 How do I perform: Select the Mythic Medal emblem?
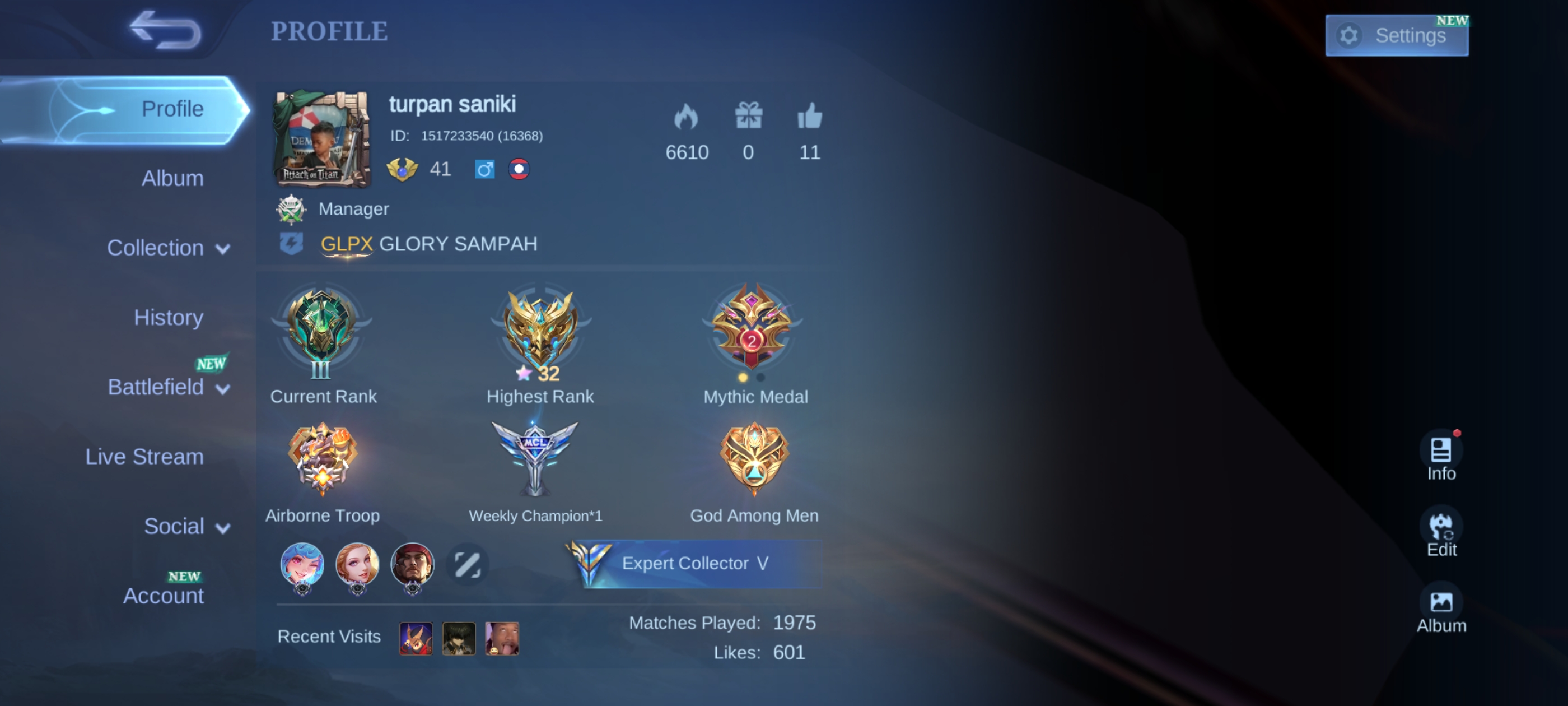pyautogui.click(x=752, y=329)
